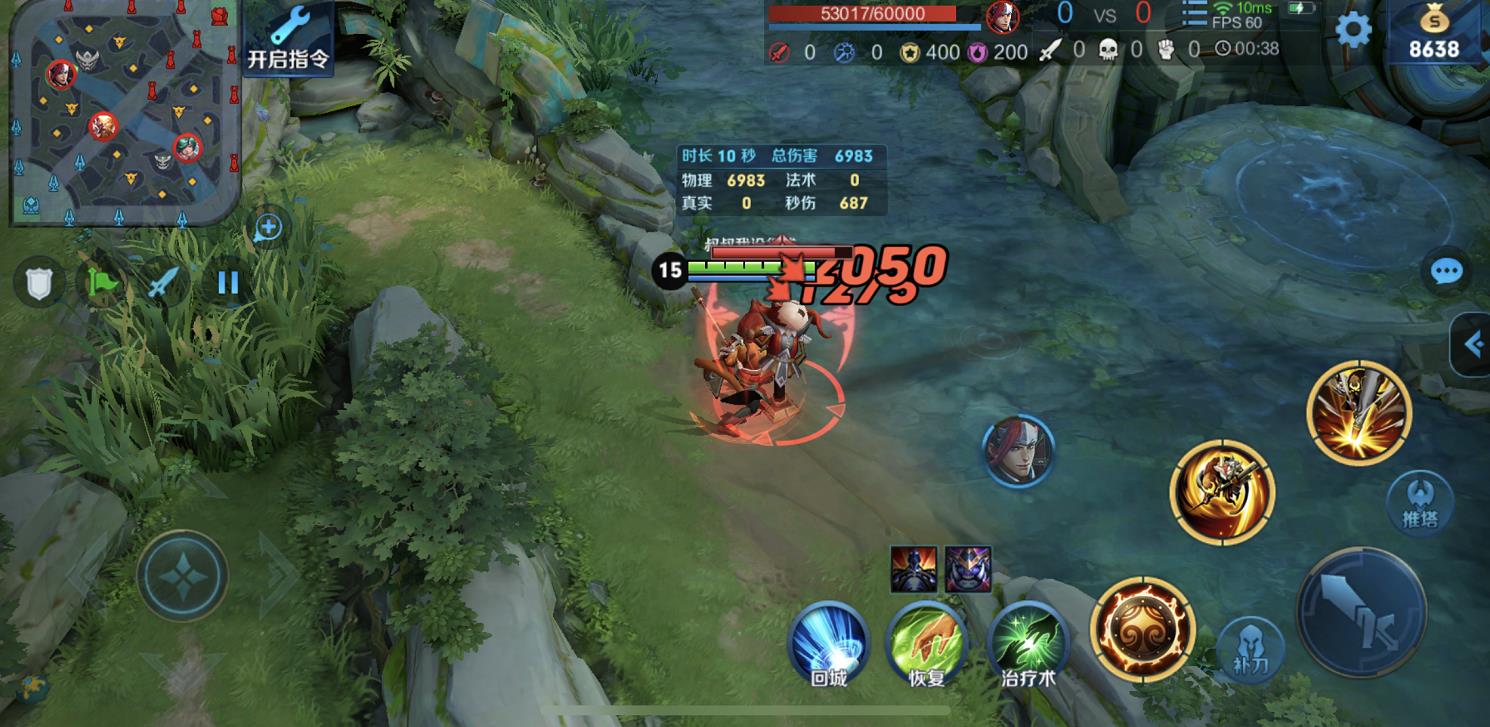
Task: Tap the magnifier plus button beside minimap
Action: (x=267, y=228)
